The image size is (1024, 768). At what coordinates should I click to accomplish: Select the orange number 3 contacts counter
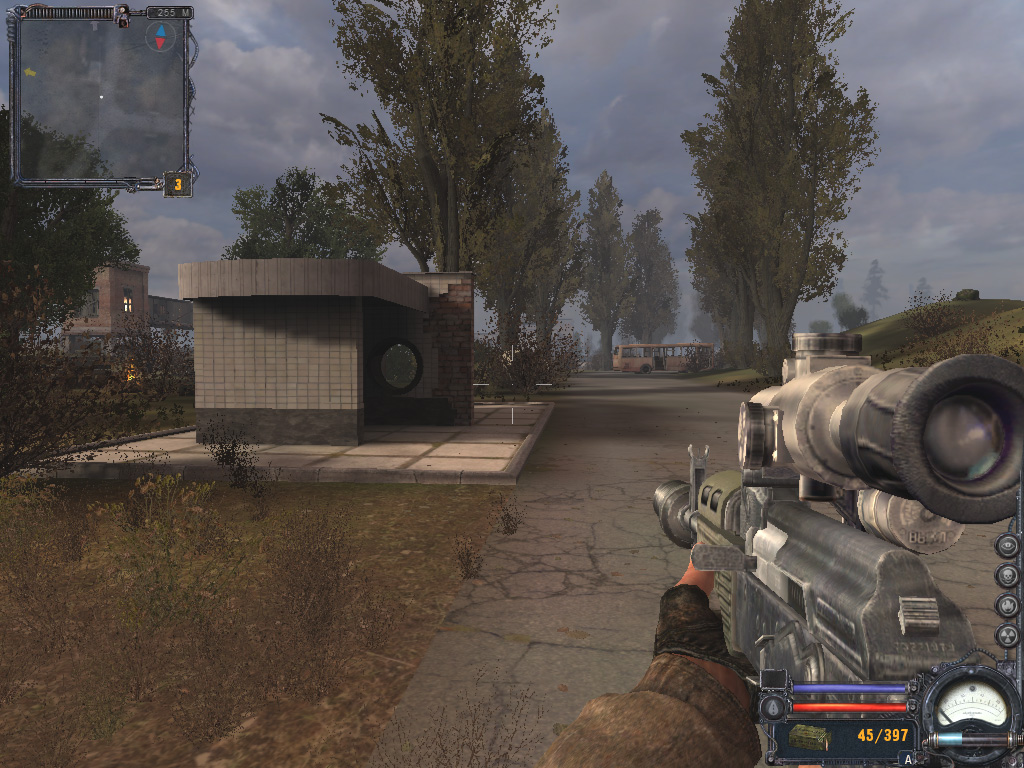coord(178,184)
